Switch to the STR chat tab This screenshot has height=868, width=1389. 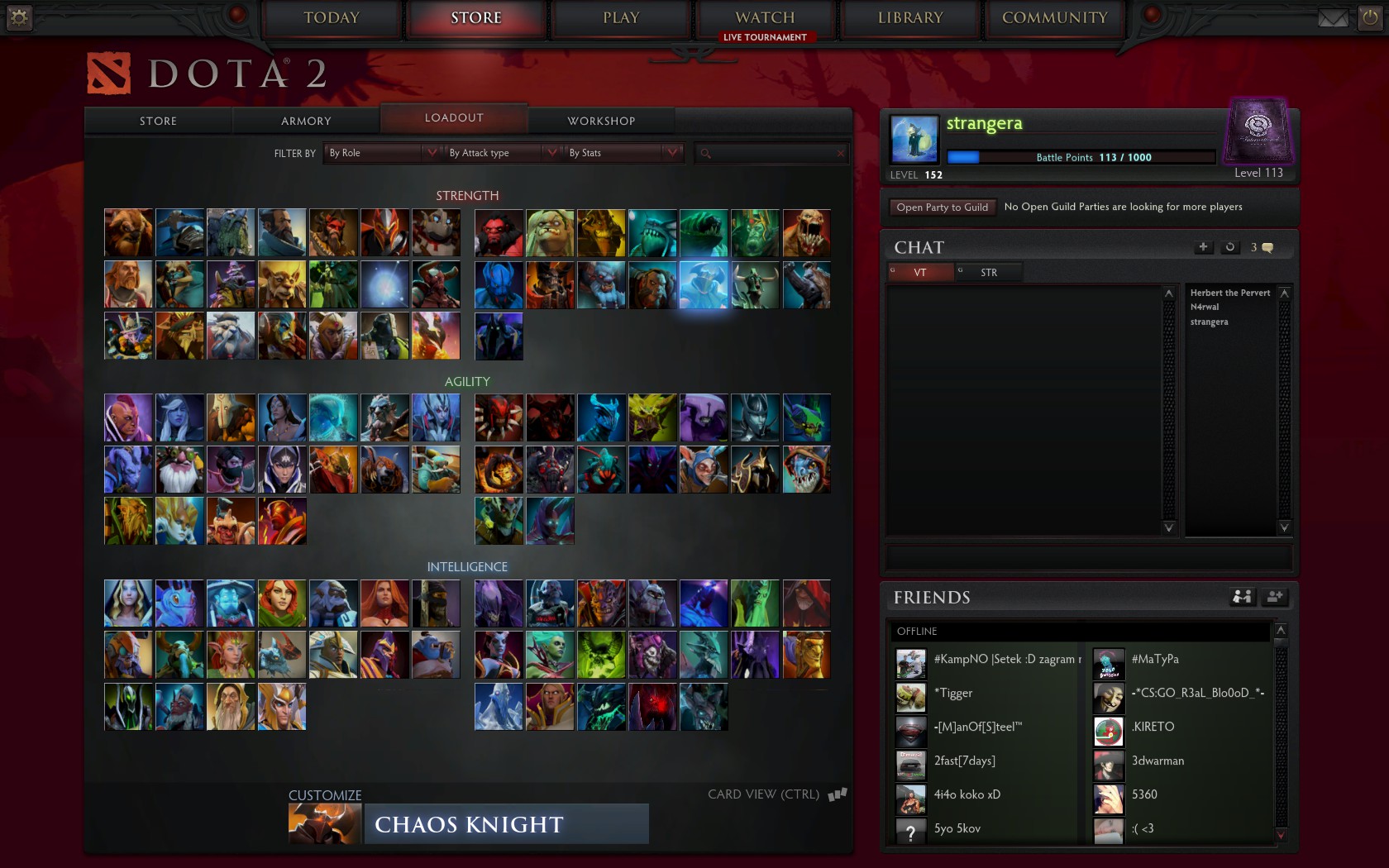(988, 272)
